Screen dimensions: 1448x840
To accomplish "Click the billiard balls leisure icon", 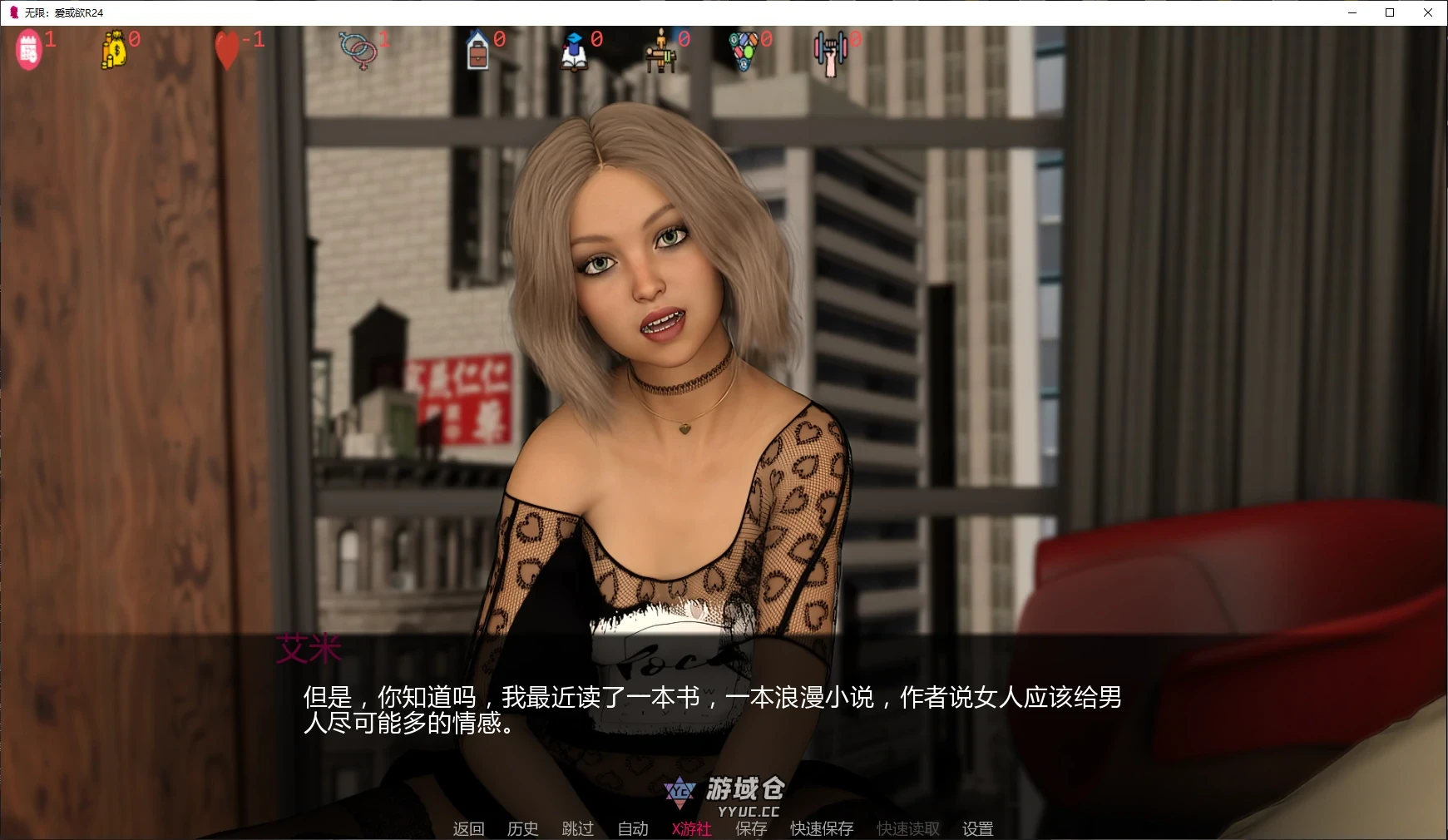I will 743,50.
